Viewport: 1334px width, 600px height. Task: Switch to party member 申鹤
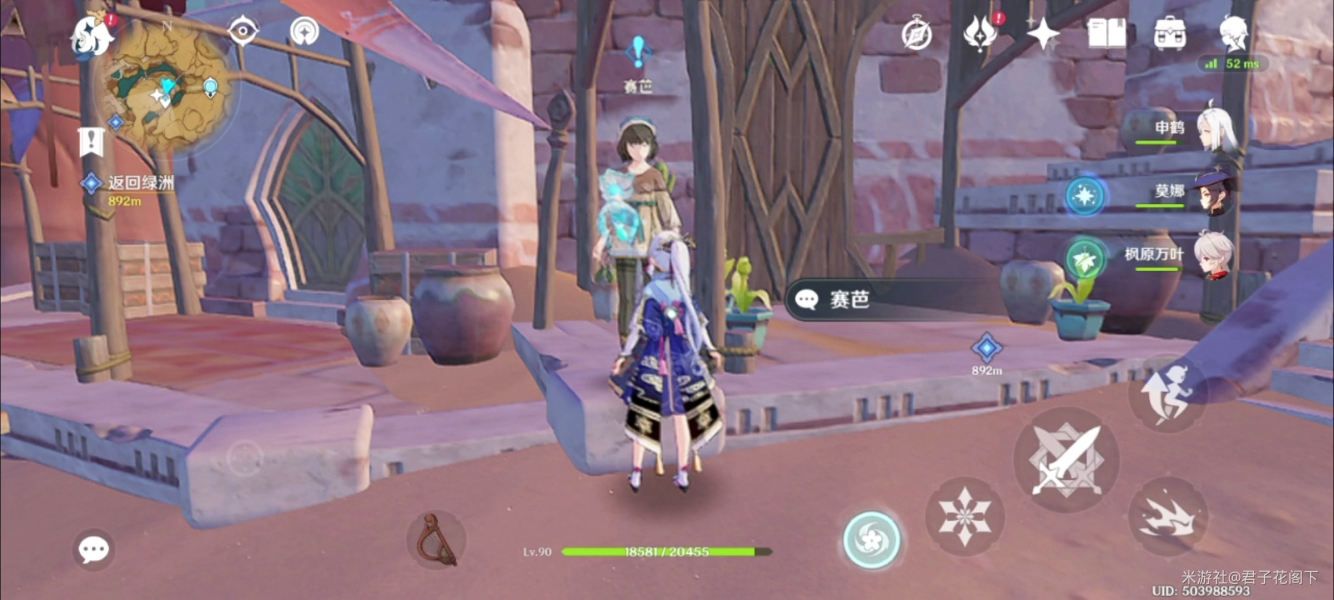pyautogui.click(x=1215, y=130)
